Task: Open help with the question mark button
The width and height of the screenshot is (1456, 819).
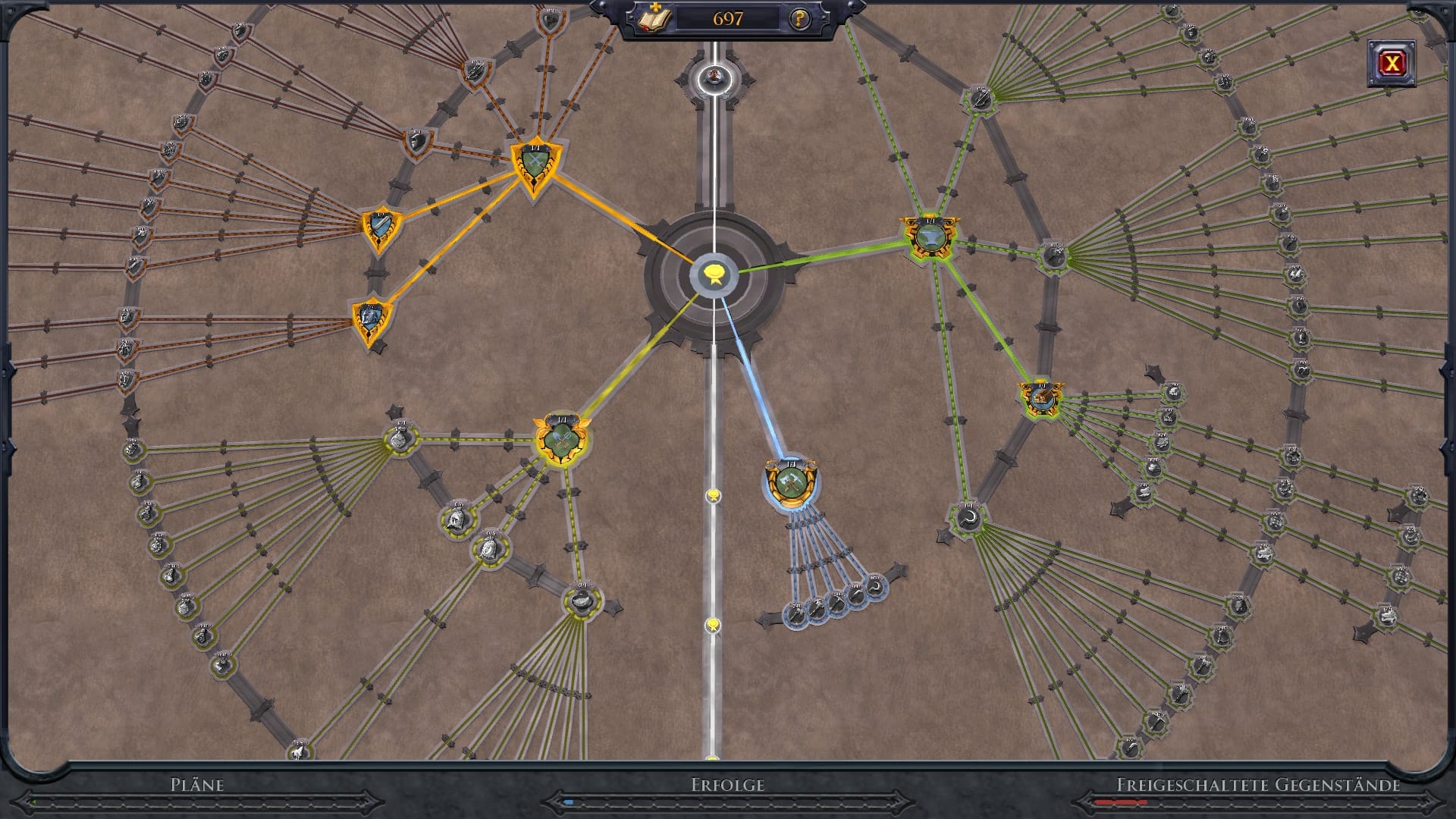Action: [799, 19]
